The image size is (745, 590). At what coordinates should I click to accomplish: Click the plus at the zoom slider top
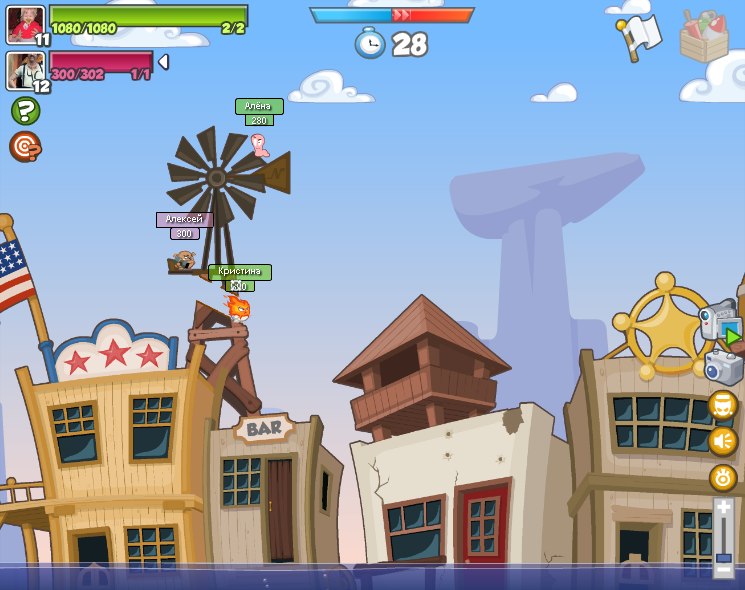tap(723, 508)
